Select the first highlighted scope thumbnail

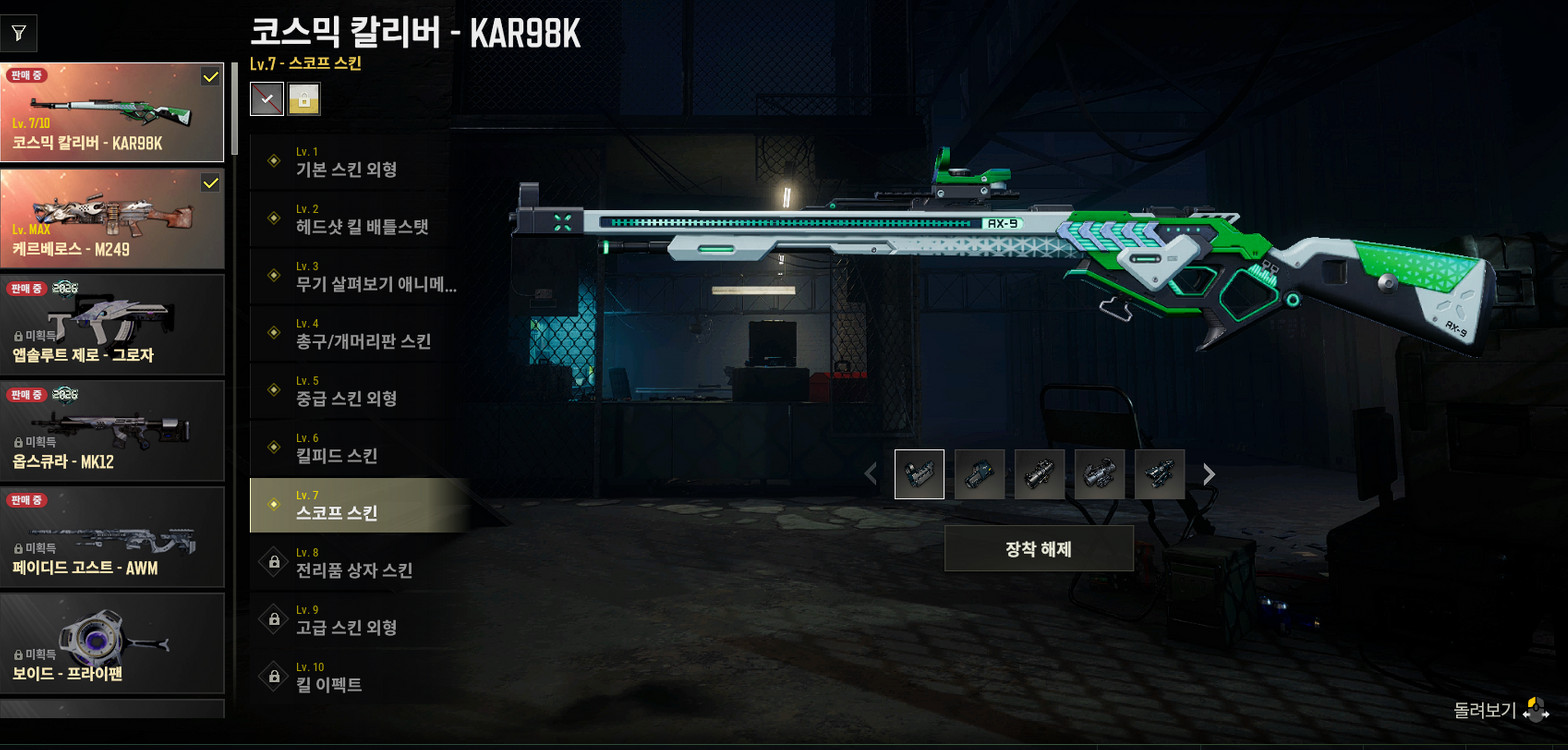click(919, 474)
